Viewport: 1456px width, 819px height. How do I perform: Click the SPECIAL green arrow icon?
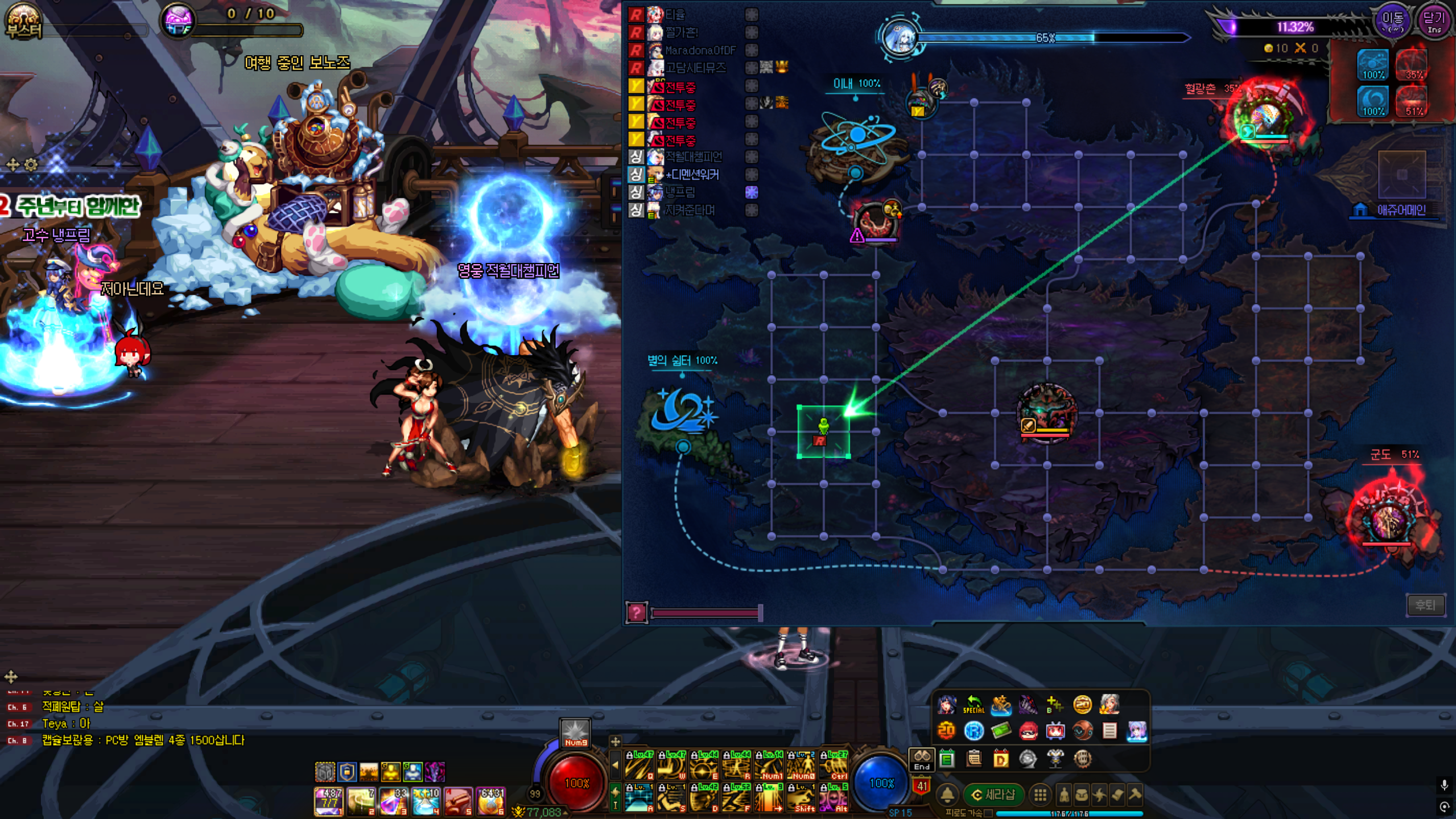[974, 705]
